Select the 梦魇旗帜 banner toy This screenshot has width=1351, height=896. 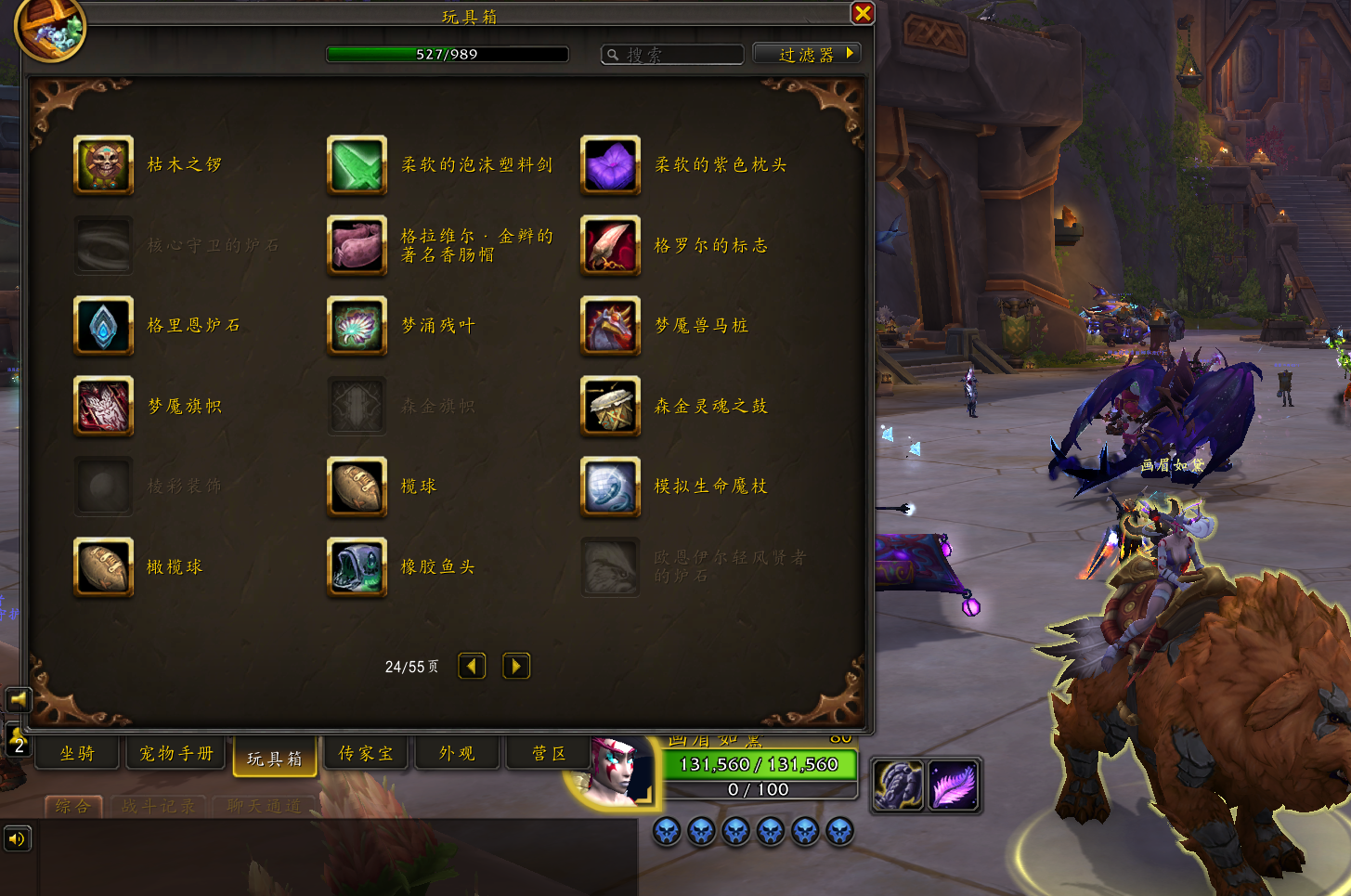pos(103,407)
